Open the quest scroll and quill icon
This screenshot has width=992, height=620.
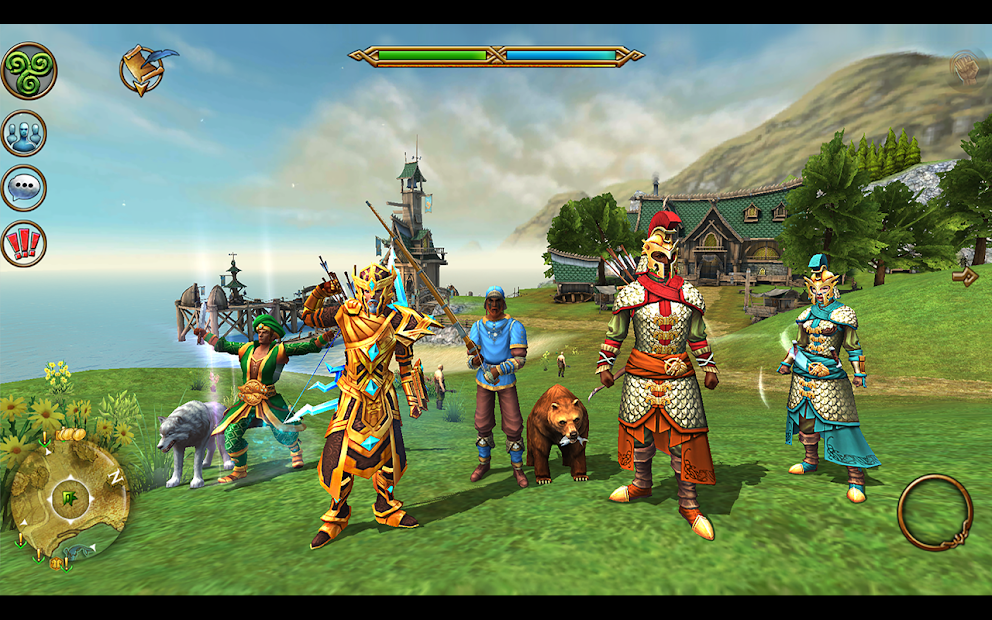pos(143,69)
